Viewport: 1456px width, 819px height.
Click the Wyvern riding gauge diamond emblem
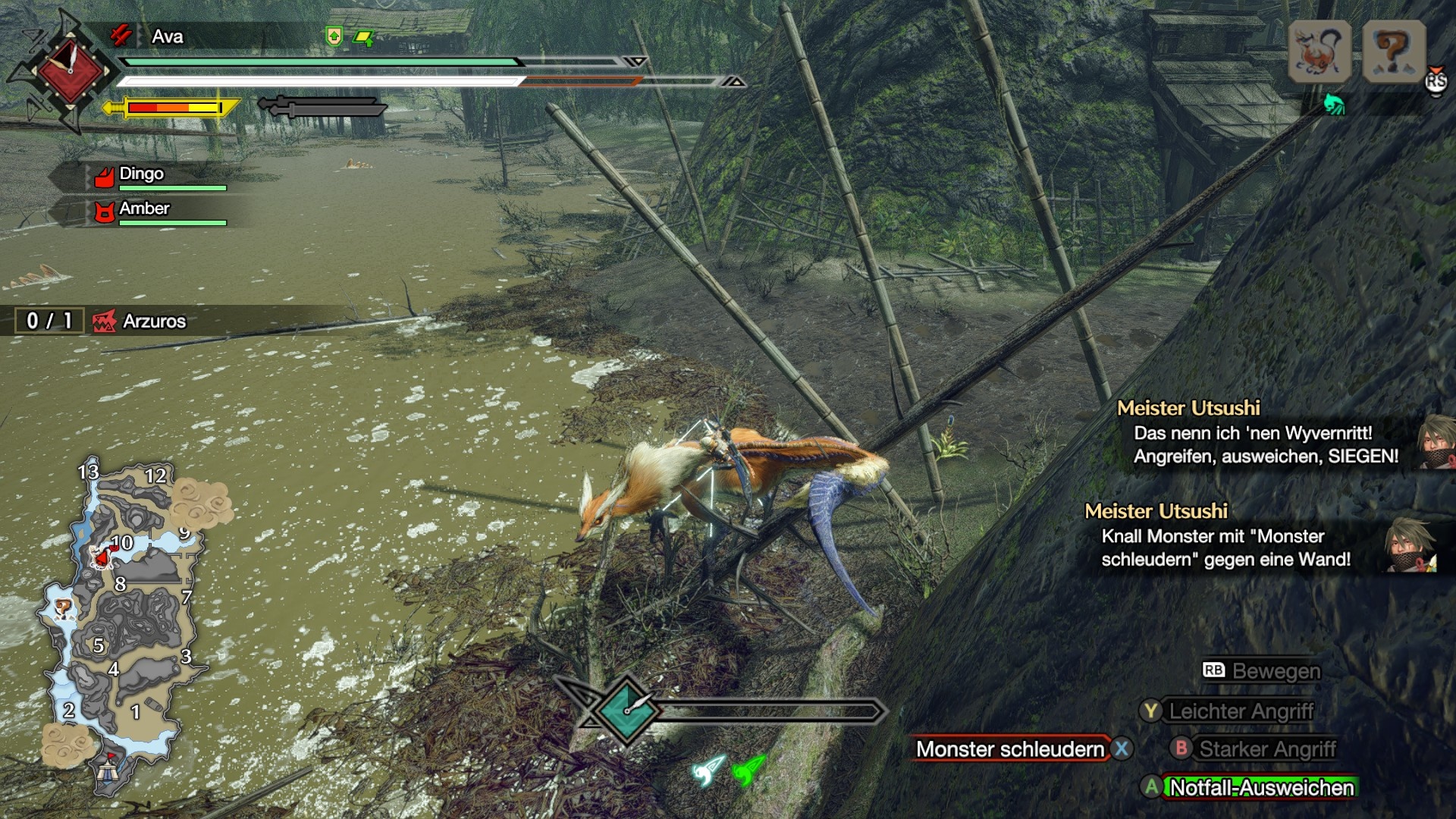[x=626, y=710]
